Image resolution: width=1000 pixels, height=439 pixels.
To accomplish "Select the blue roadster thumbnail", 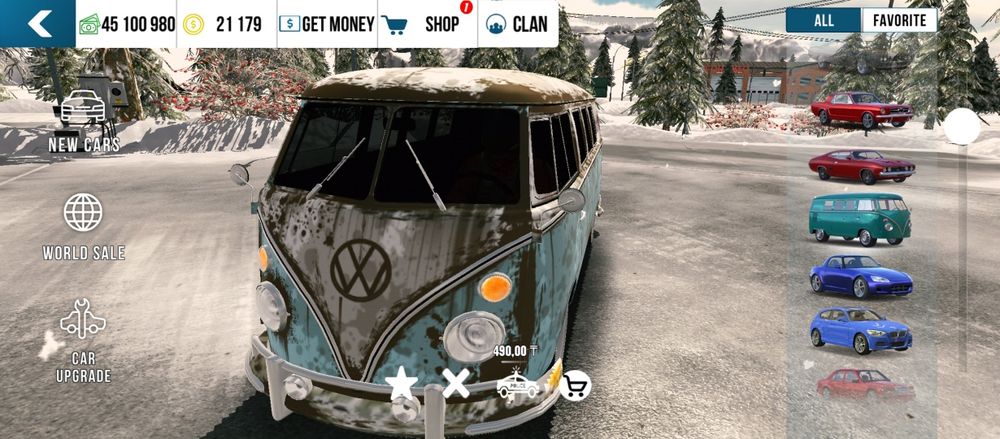I will coord(860,275).
